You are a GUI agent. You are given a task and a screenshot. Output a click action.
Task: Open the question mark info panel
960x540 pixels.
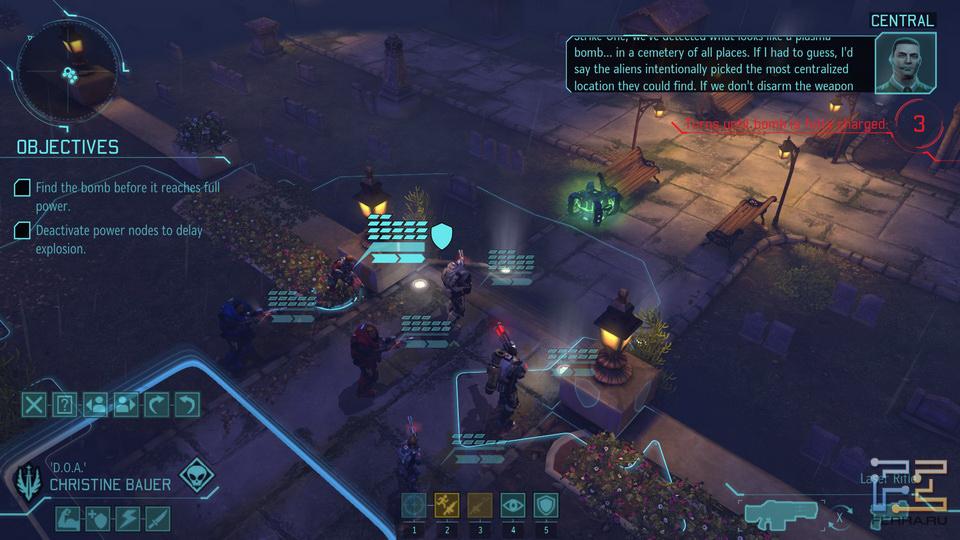point(65,405)
